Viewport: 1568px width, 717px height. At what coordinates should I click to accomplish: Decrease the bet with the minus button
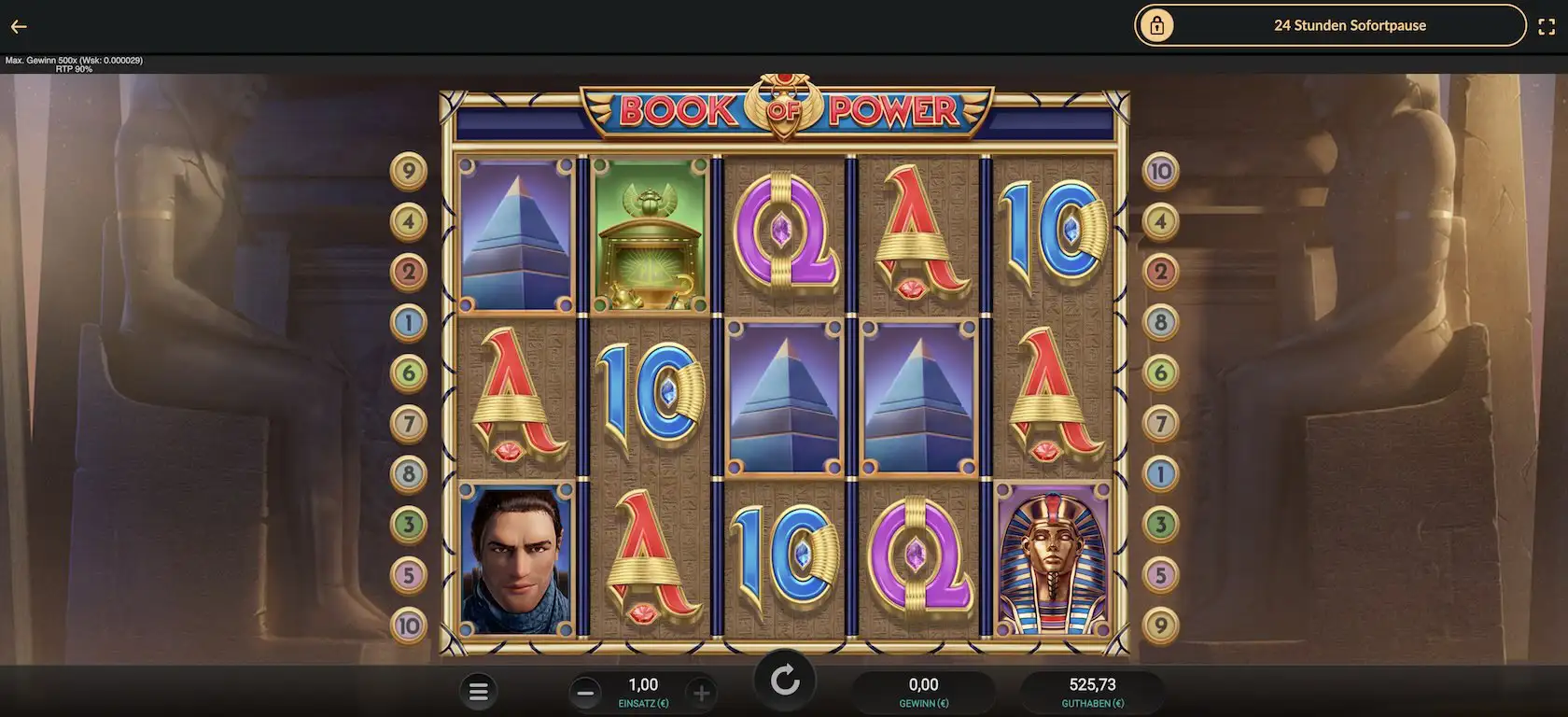586,693
